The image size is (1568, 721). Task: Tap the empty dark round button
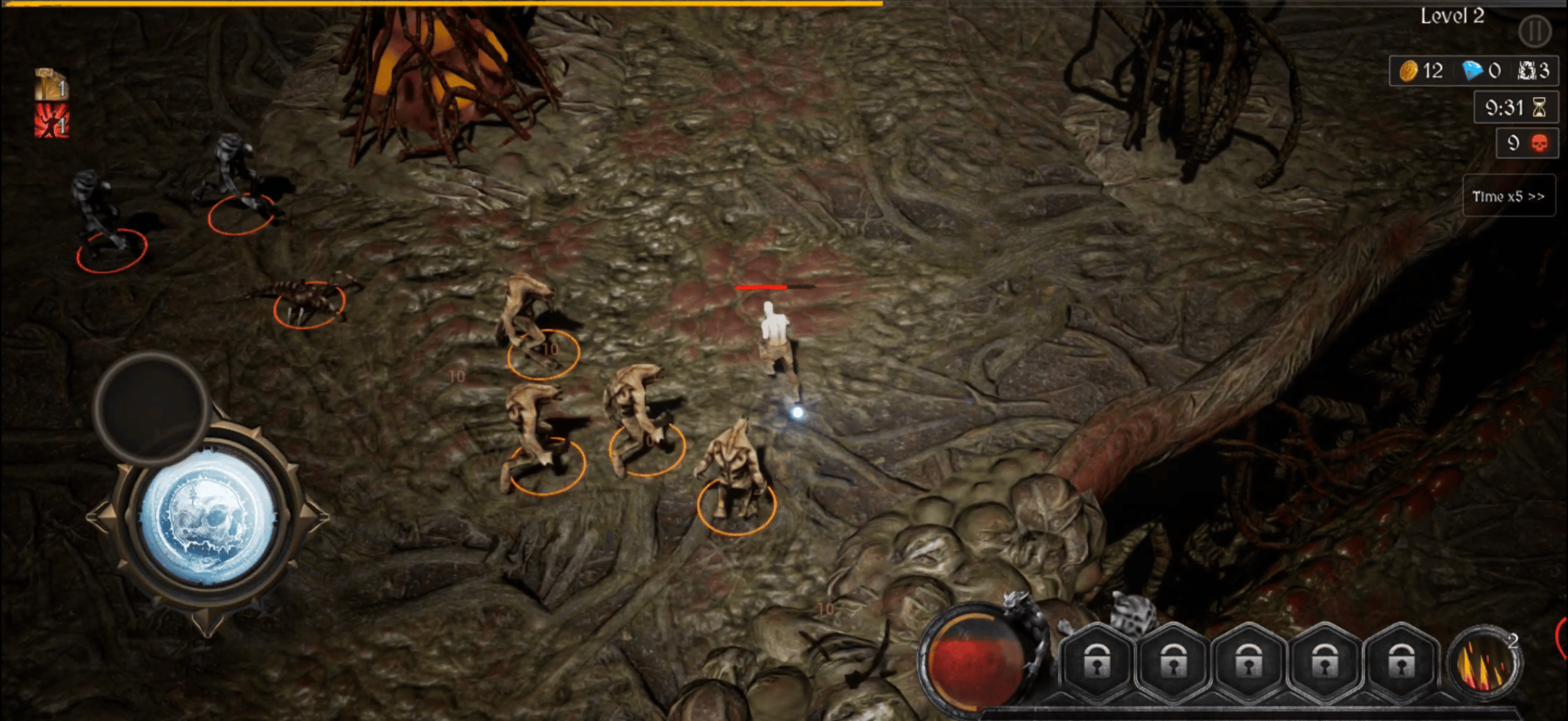click(x=152, y=407)
